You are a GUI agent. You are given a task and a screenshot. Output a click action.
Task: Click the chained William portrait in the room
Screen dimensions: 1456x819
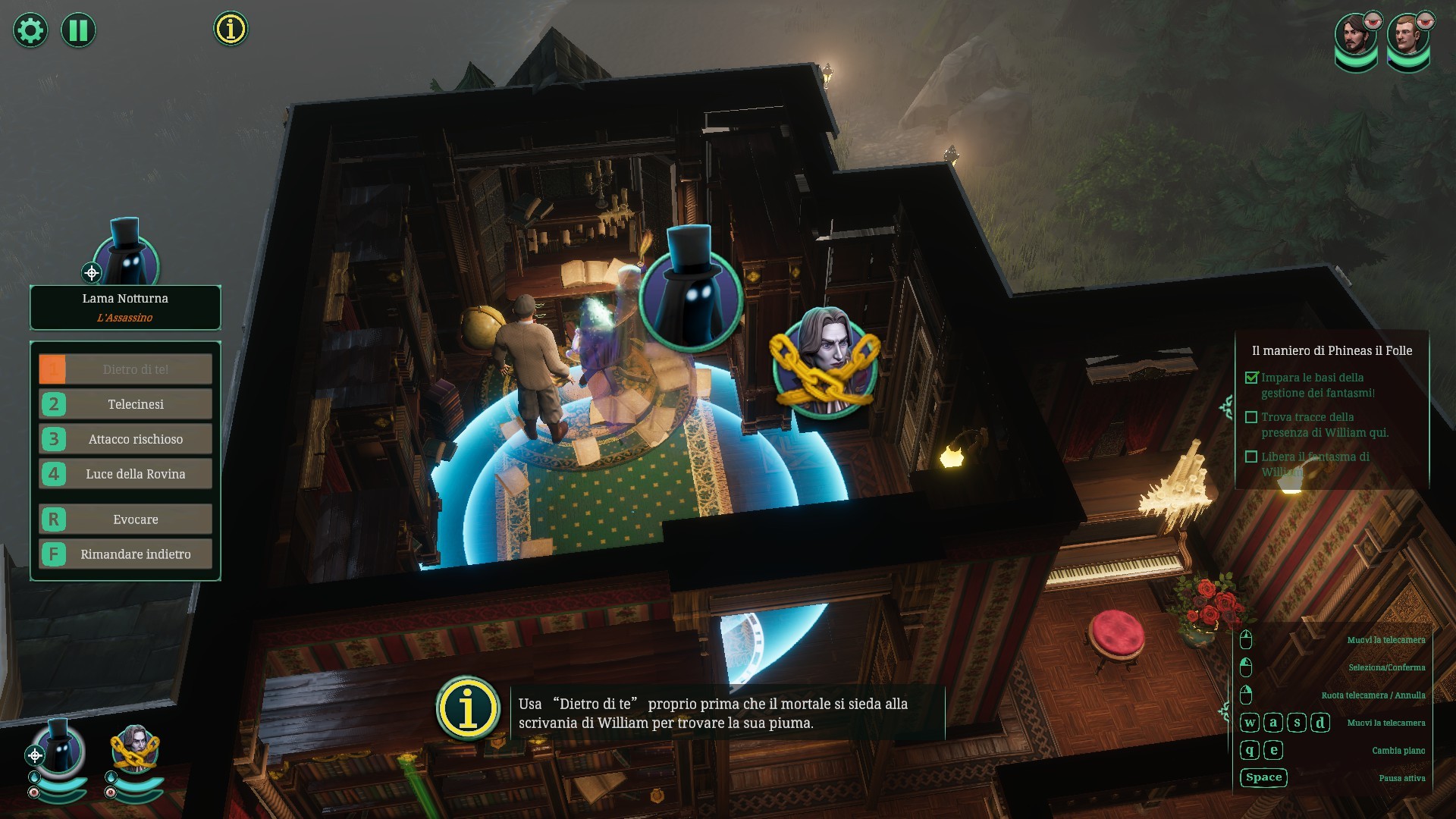pyautogui.click(x=825, y=362)
